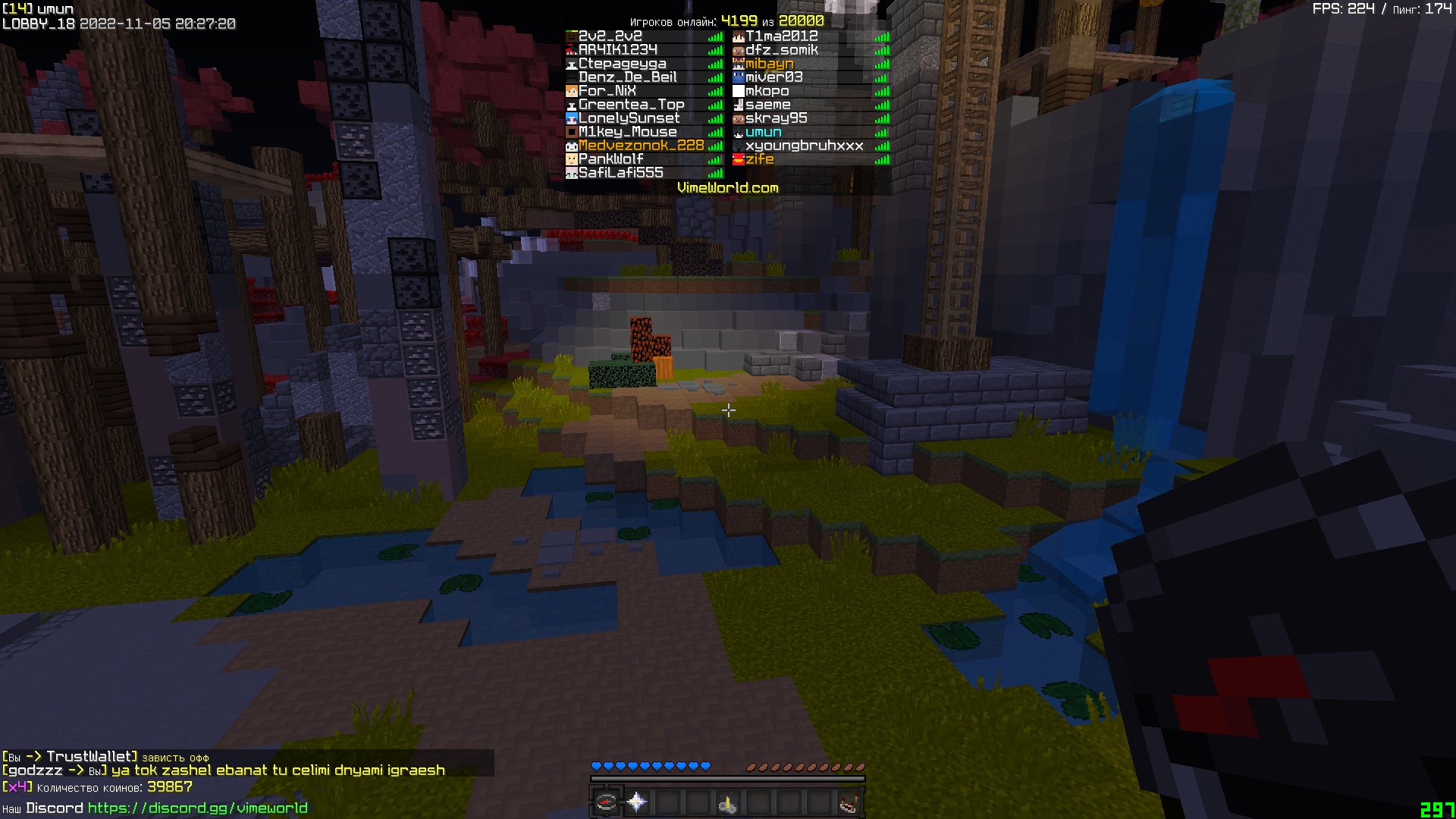Click the TrustWallet message line in chat
The image size is (1456, 819).
105,757
